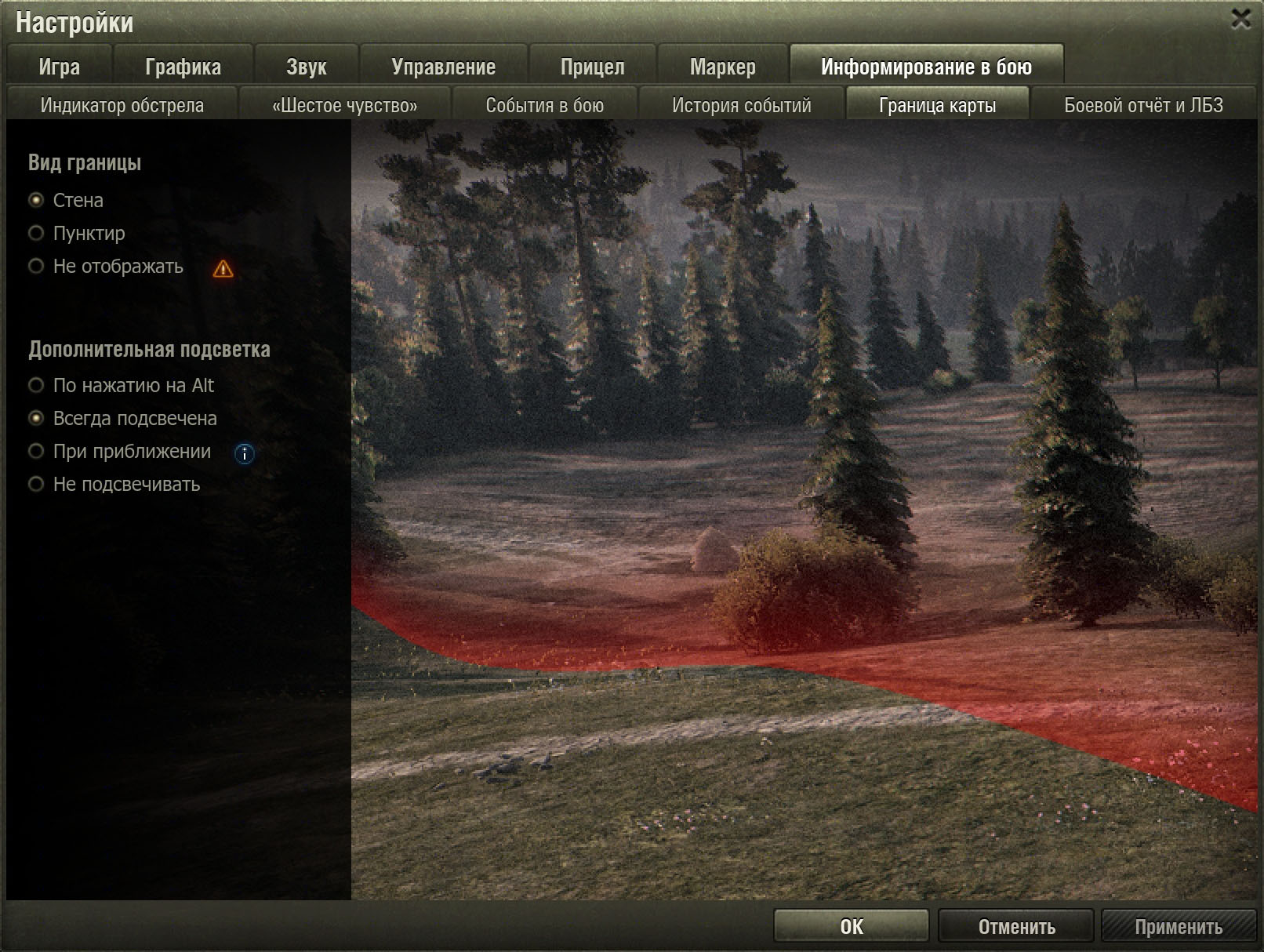Choose the Не подсвечивать option
Screen dimensions: 1264x952
point(36,484)
